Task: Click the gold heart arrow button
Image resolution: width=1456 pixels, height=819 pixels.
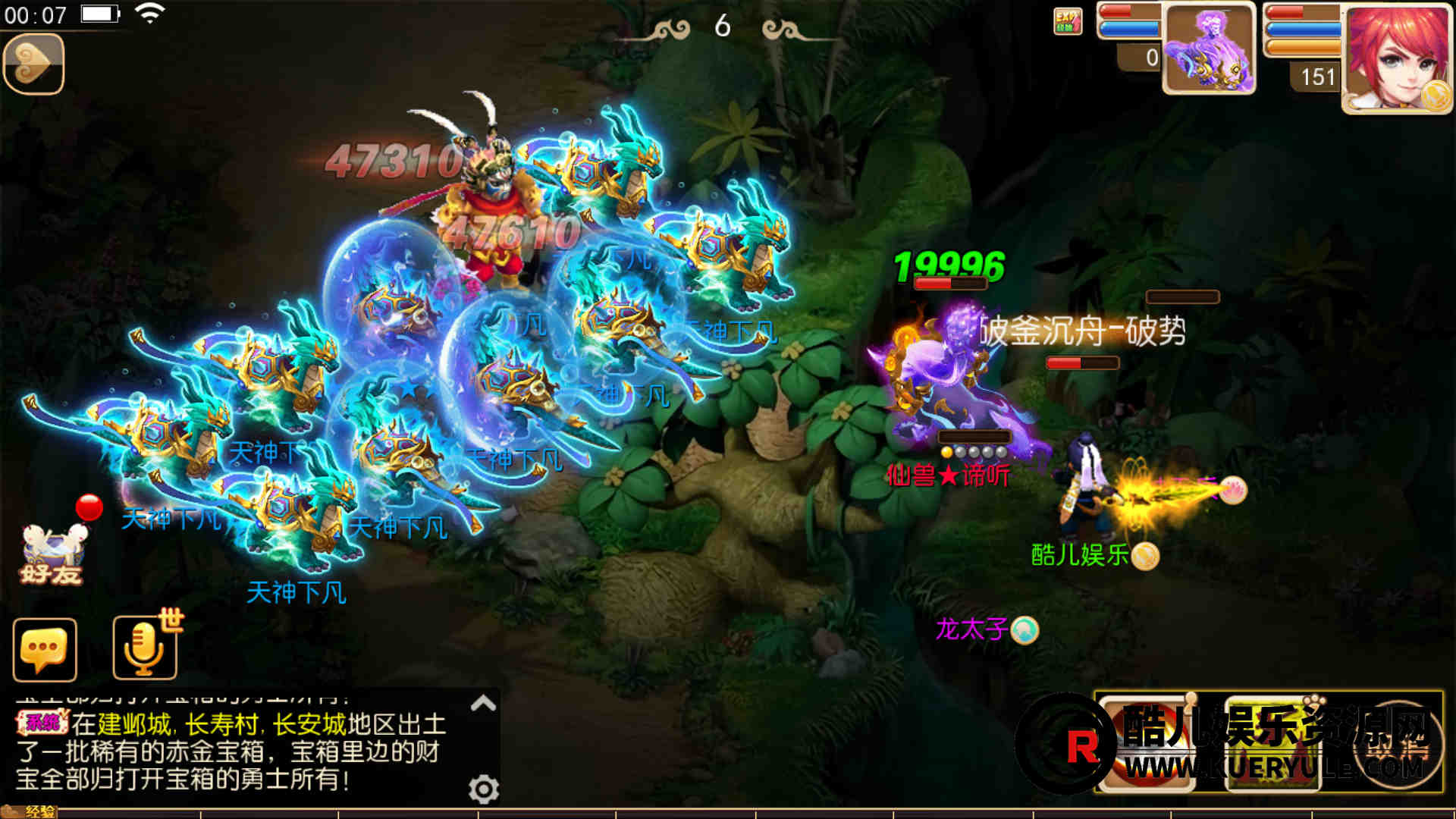Action: click(x=33, y=64)
